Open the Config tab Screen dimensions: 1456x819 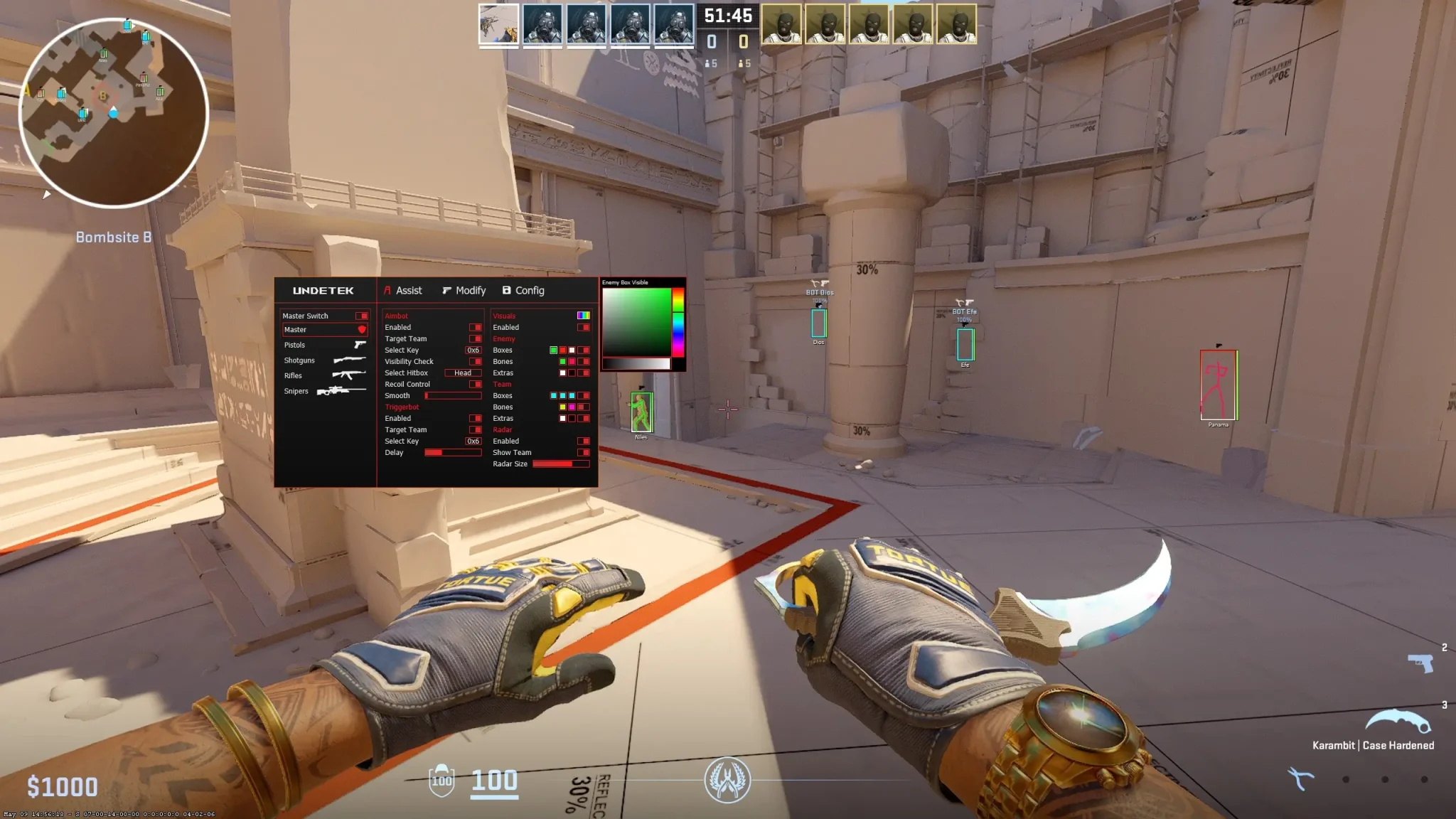523,291
